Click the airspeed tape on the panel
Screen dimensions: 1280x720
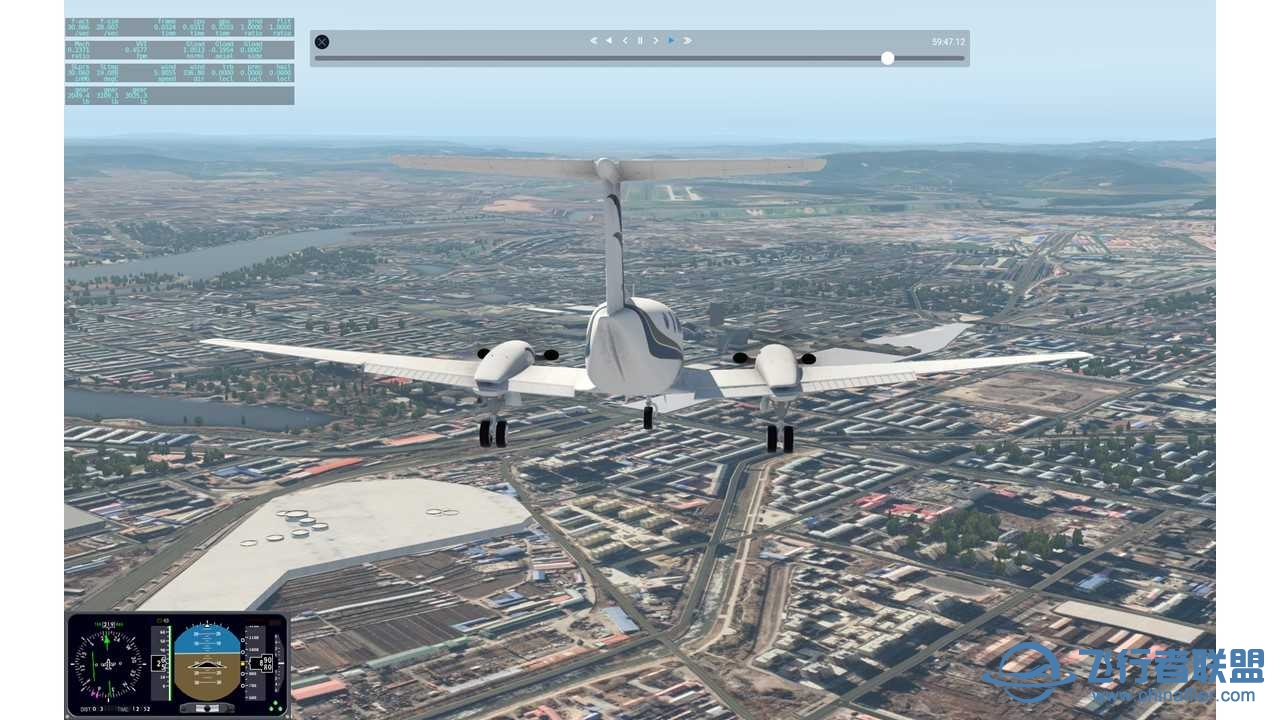160,663
